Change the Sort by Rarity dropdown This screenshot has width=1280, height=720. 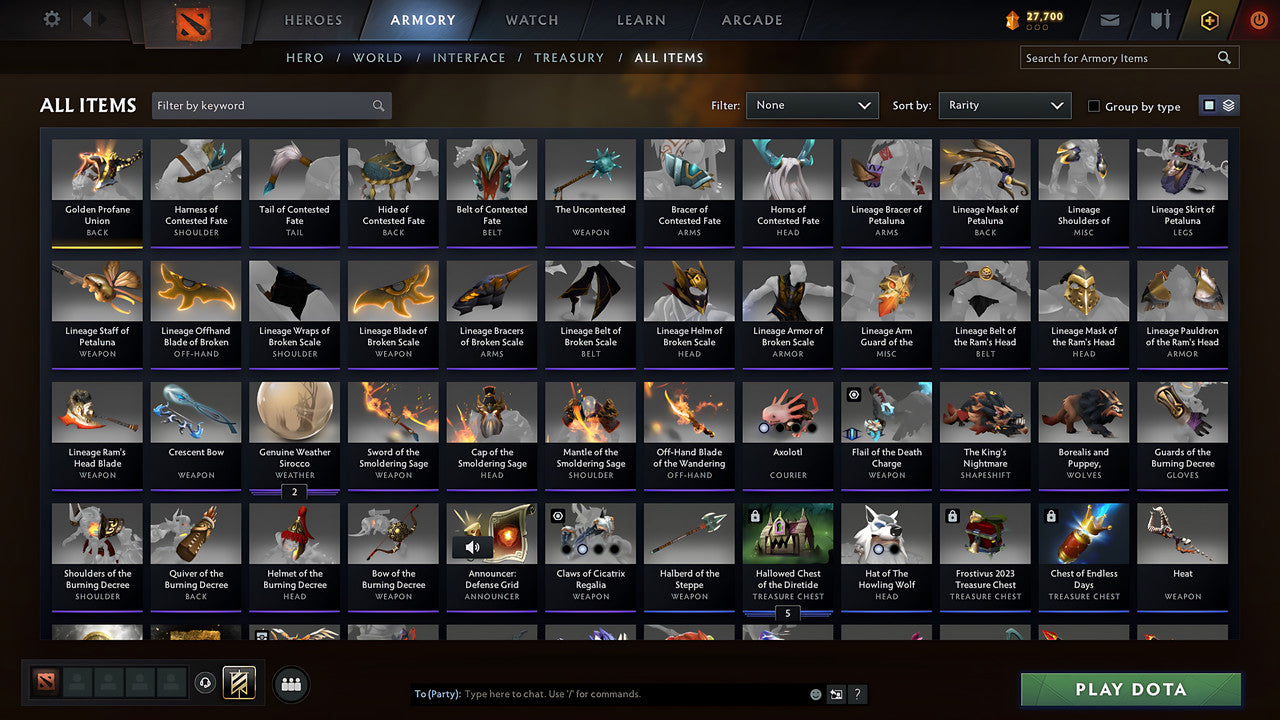coord(1003,104)
